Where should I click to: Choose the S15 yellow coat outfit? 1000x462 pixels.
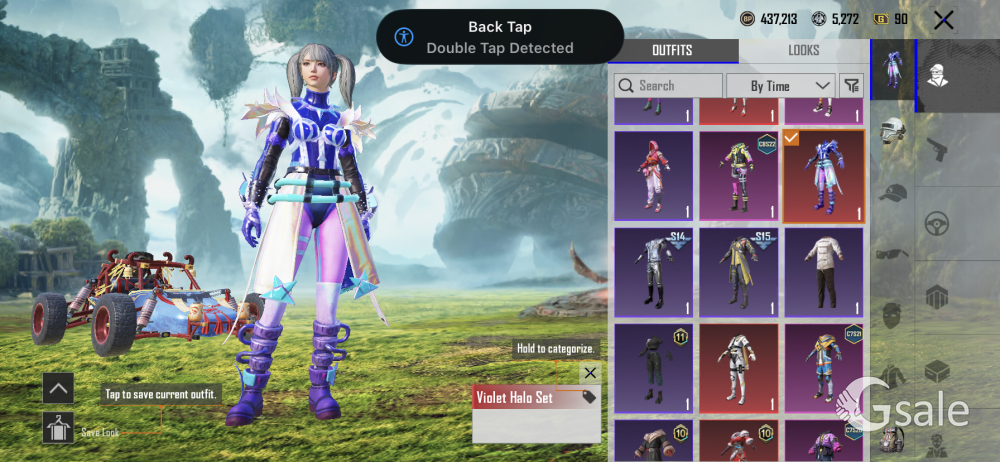tap(739, 272)
